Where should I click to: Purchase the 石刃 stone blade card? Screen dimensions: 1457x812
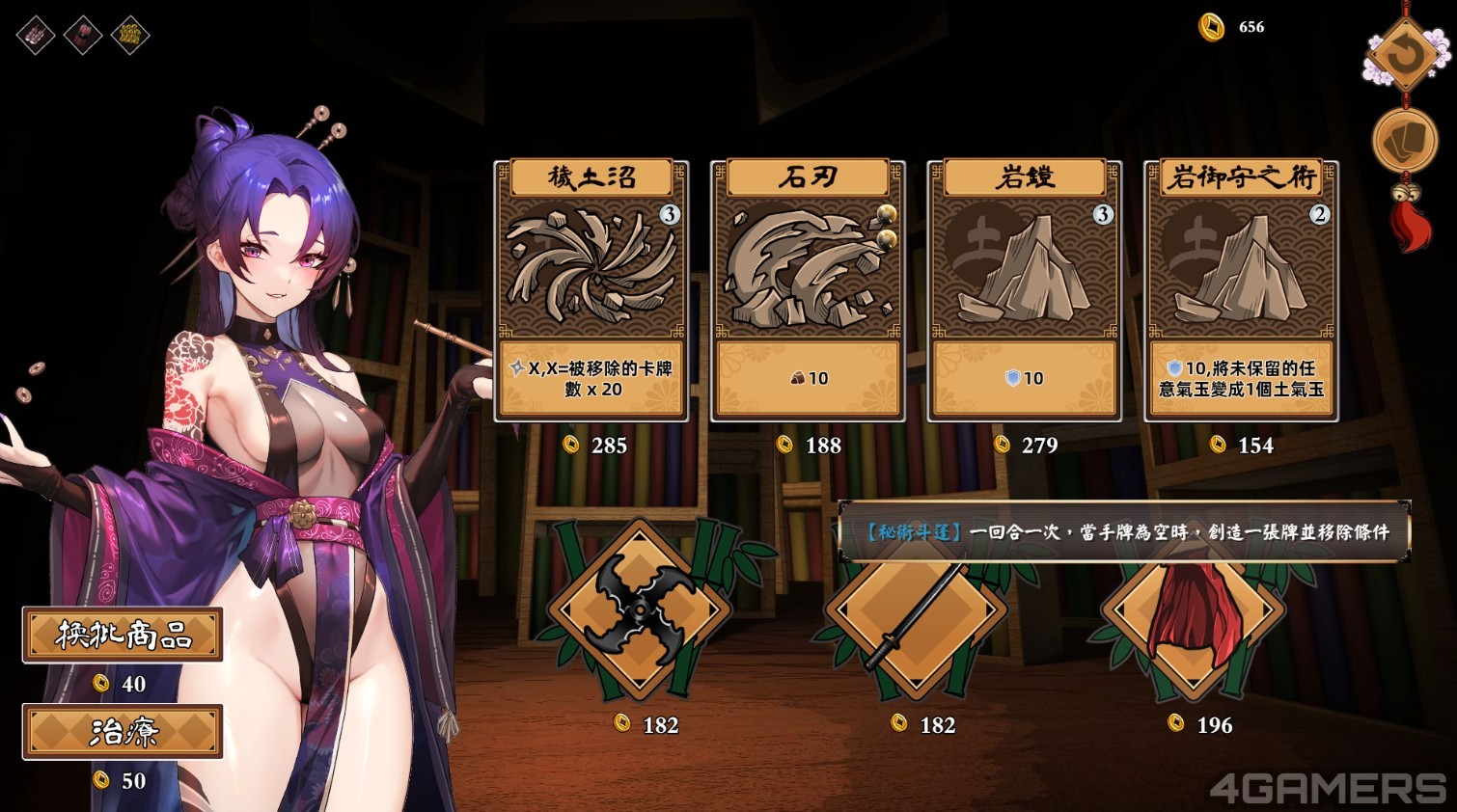pos(808,290)
